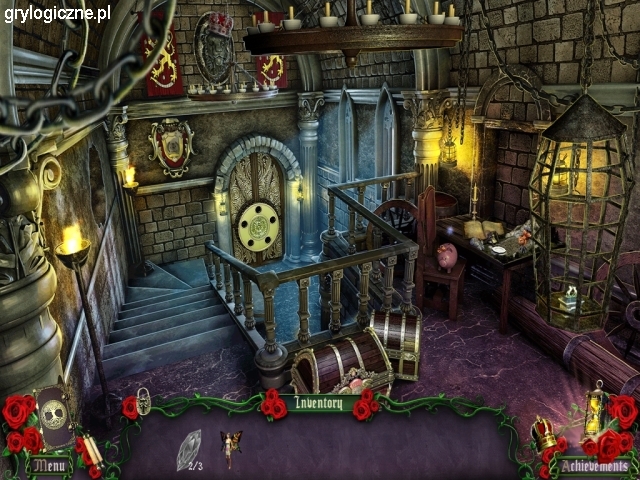Select the crystal shard inventory item

187,448
